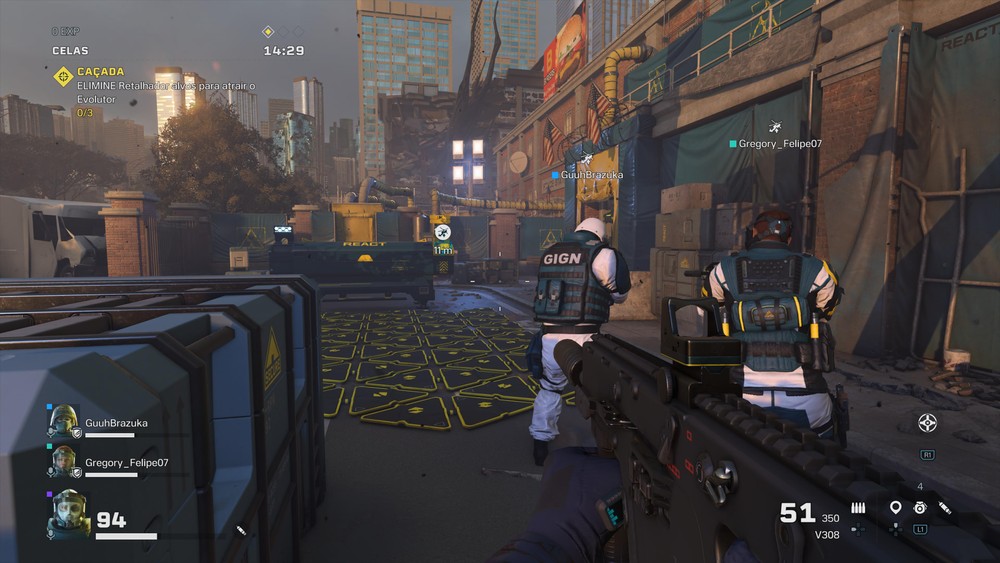
Task: Click the objective marker above the REACT container
Action: pyautogui.click(x=443, y=232)
